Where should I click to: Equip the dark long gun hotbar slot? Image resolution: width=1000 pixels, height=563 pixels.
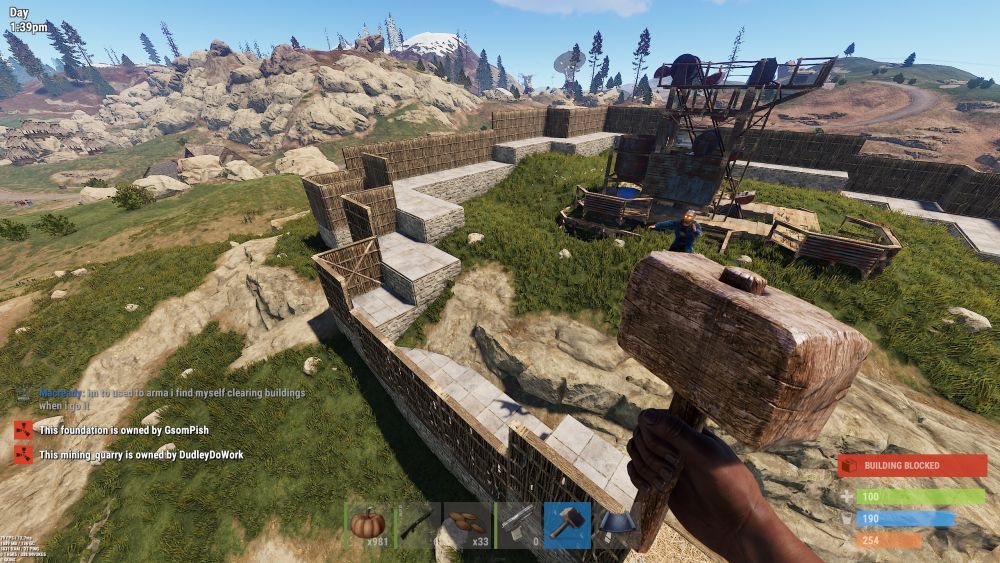point(418,525)
